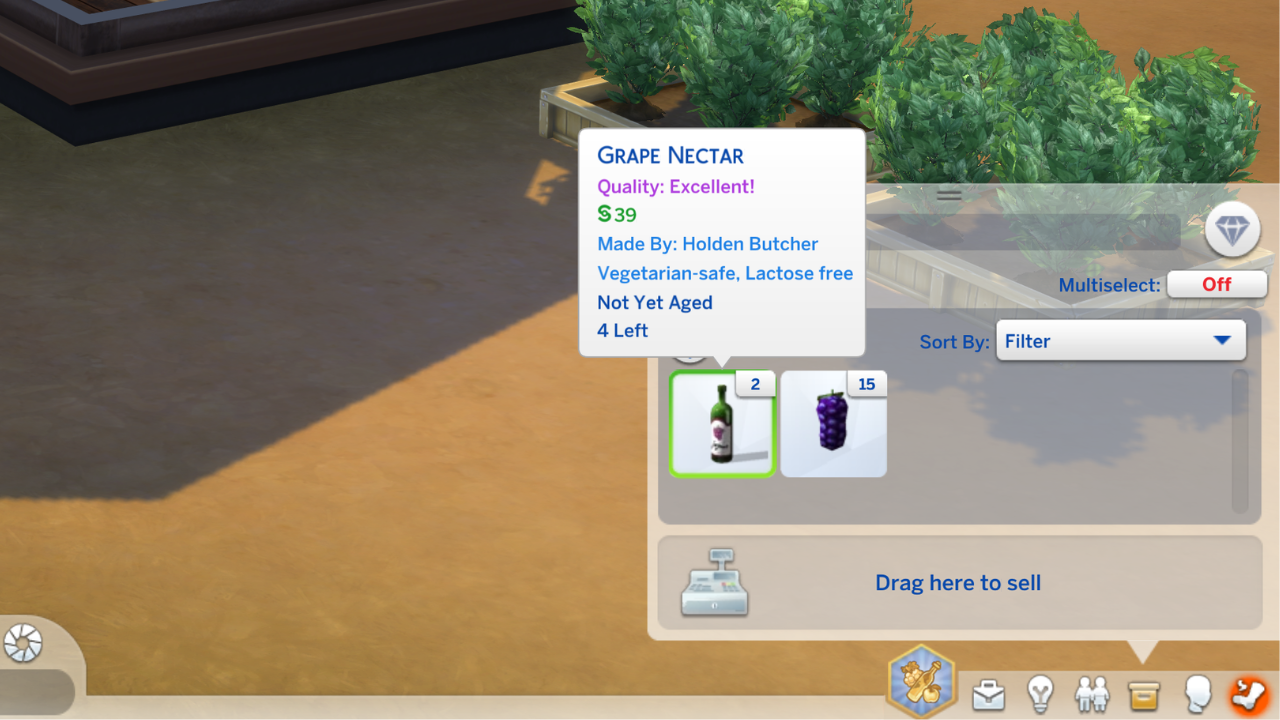The image size is (1280, 720).
Task: Toggle Multiselect off switch to on
Action: coord(1217,284)
